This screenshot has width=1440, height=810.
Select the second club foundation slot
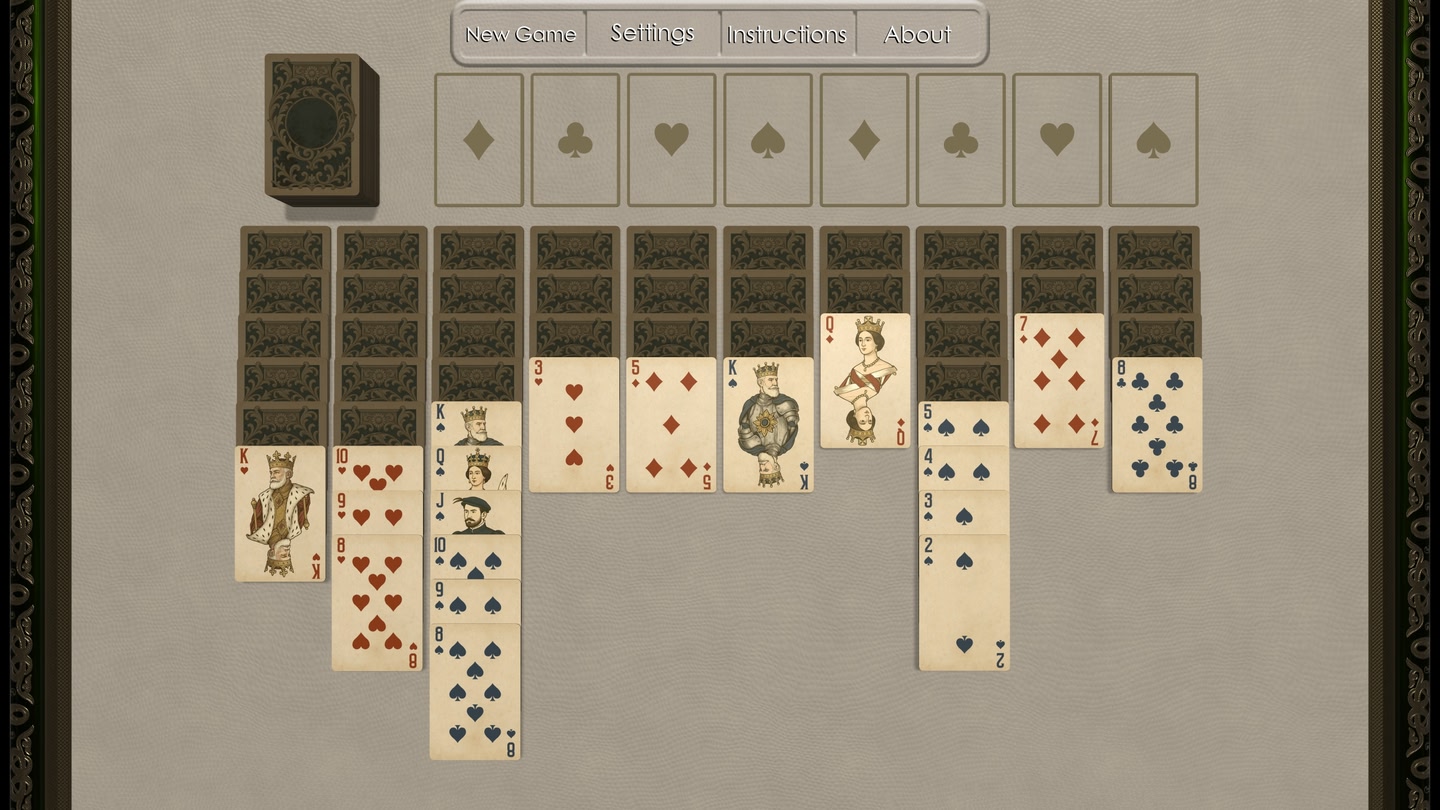(960, 137)
